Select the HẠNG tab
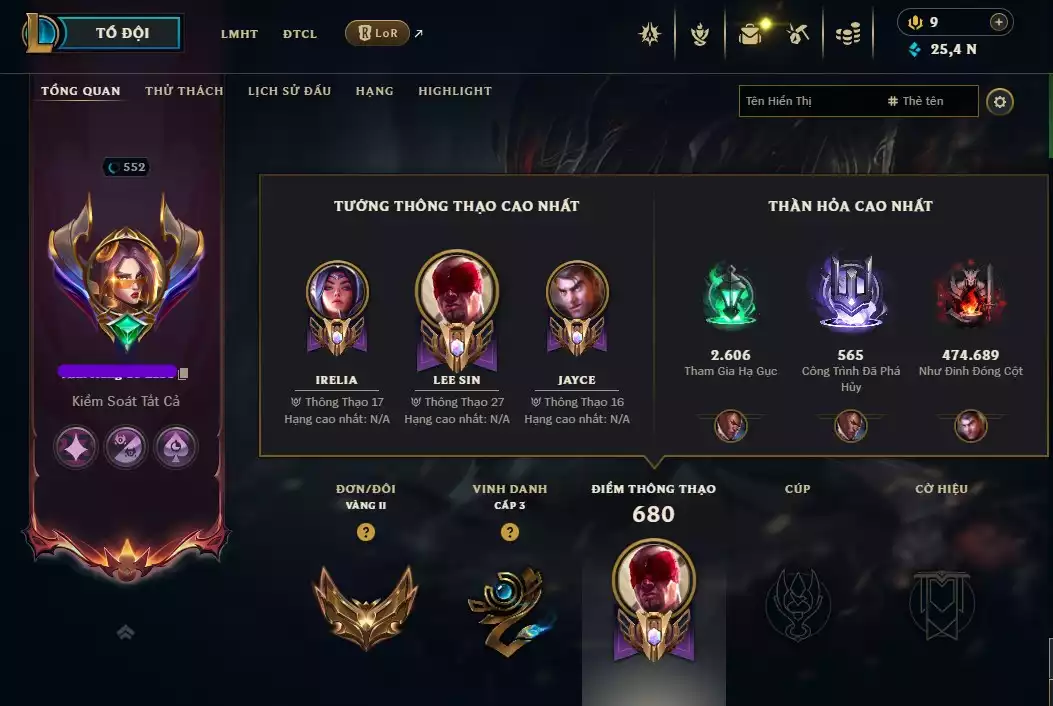This screenshot has height=706, width=1053. pyautogui.click(x=374, y=91)
